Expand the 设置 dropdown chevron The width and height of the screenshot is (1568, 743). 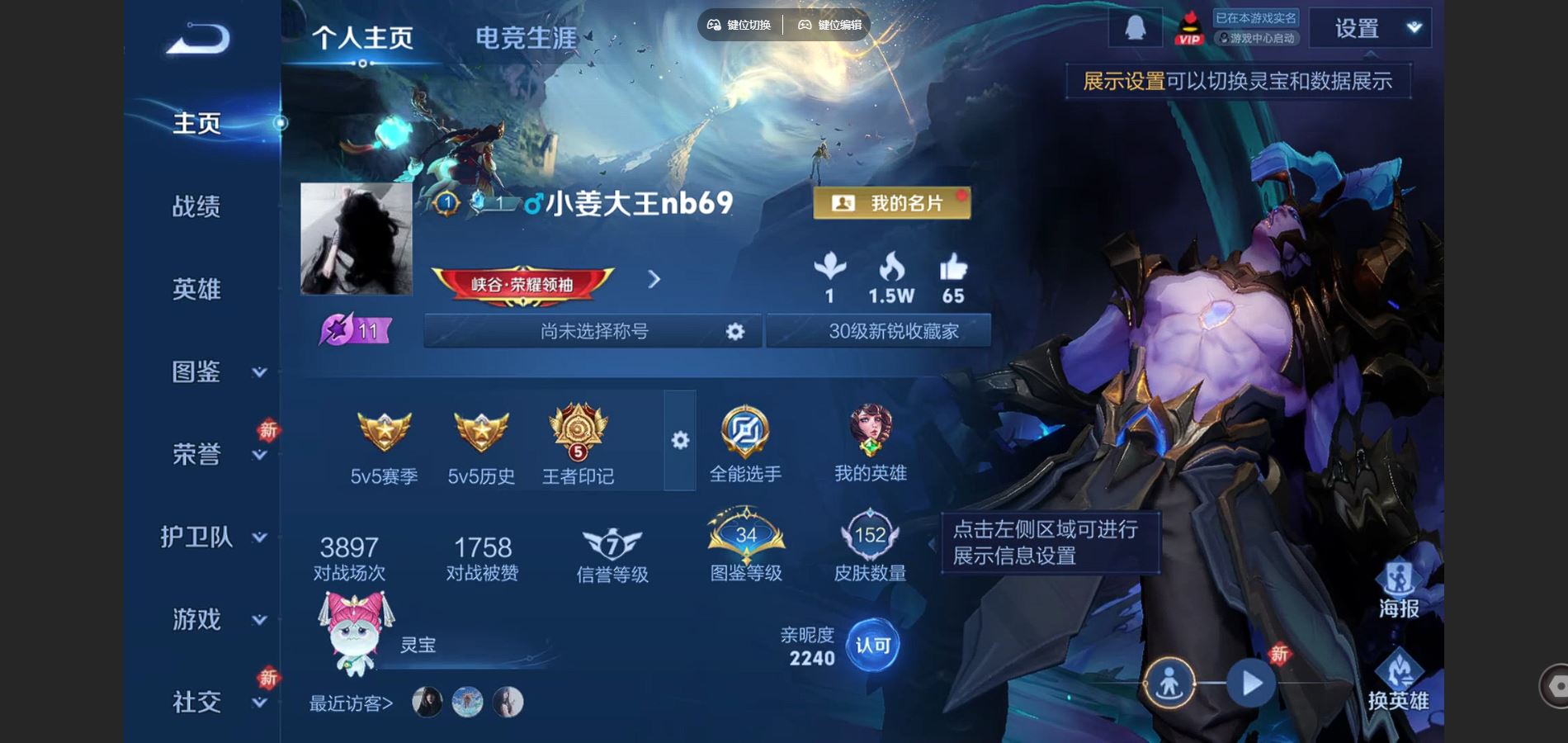pyautogui.click(x=1414, y=27)
